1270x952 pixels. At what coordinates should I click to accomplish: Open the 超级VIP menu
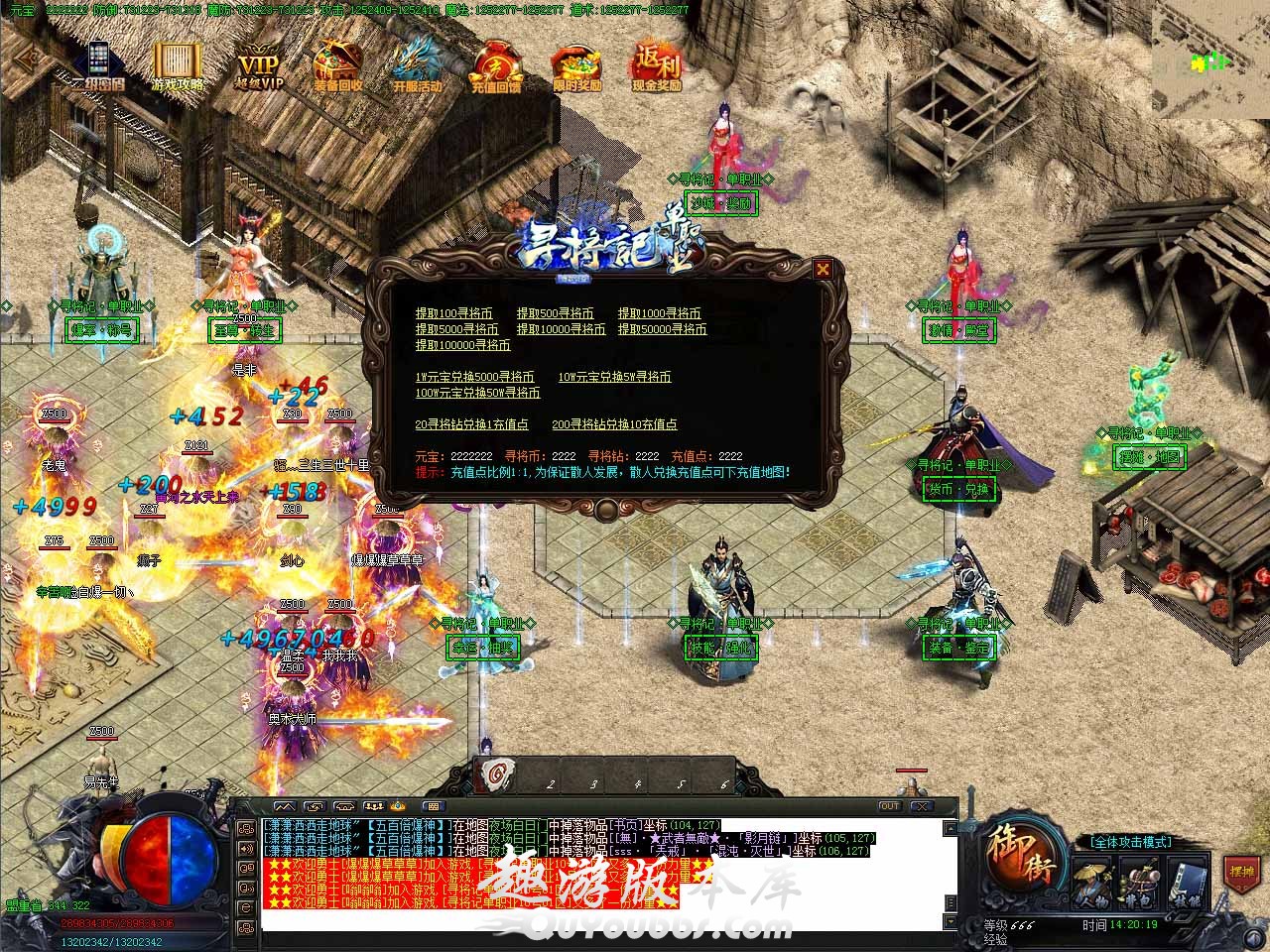[259, 67]
